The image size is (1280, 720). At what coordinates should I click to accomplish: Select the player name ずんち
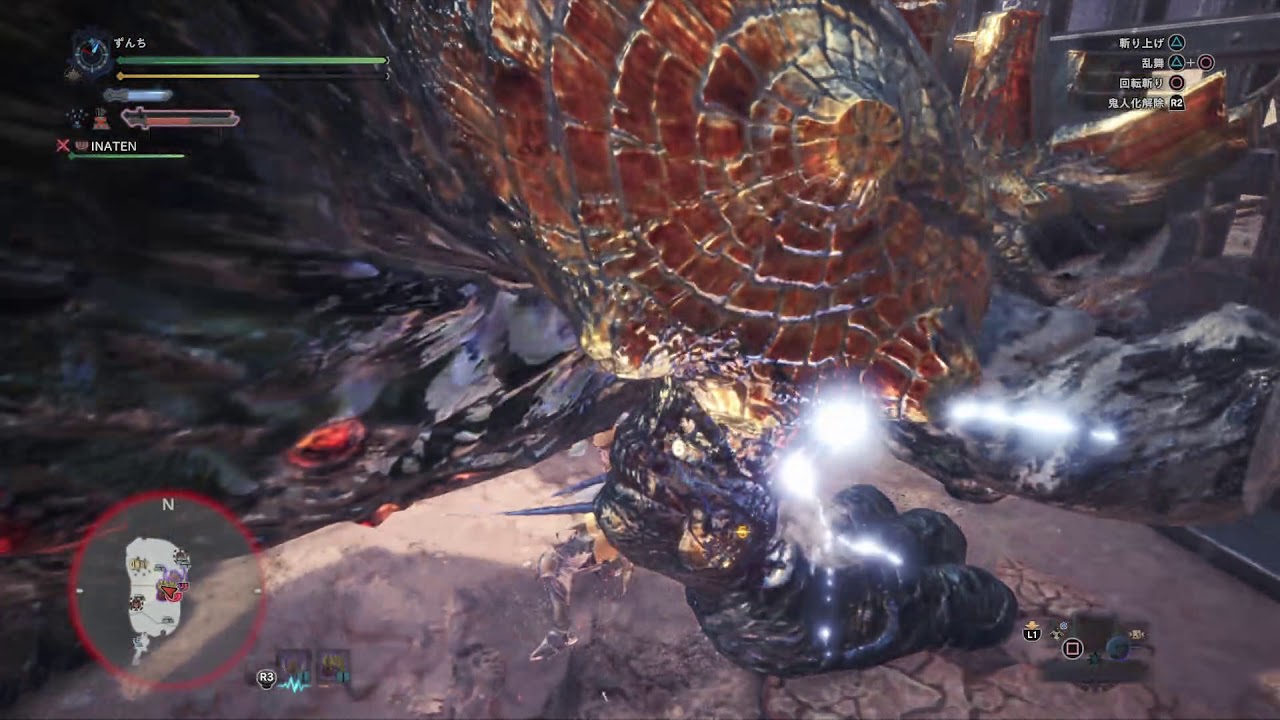pyautogui.click(x=130, y=43)
